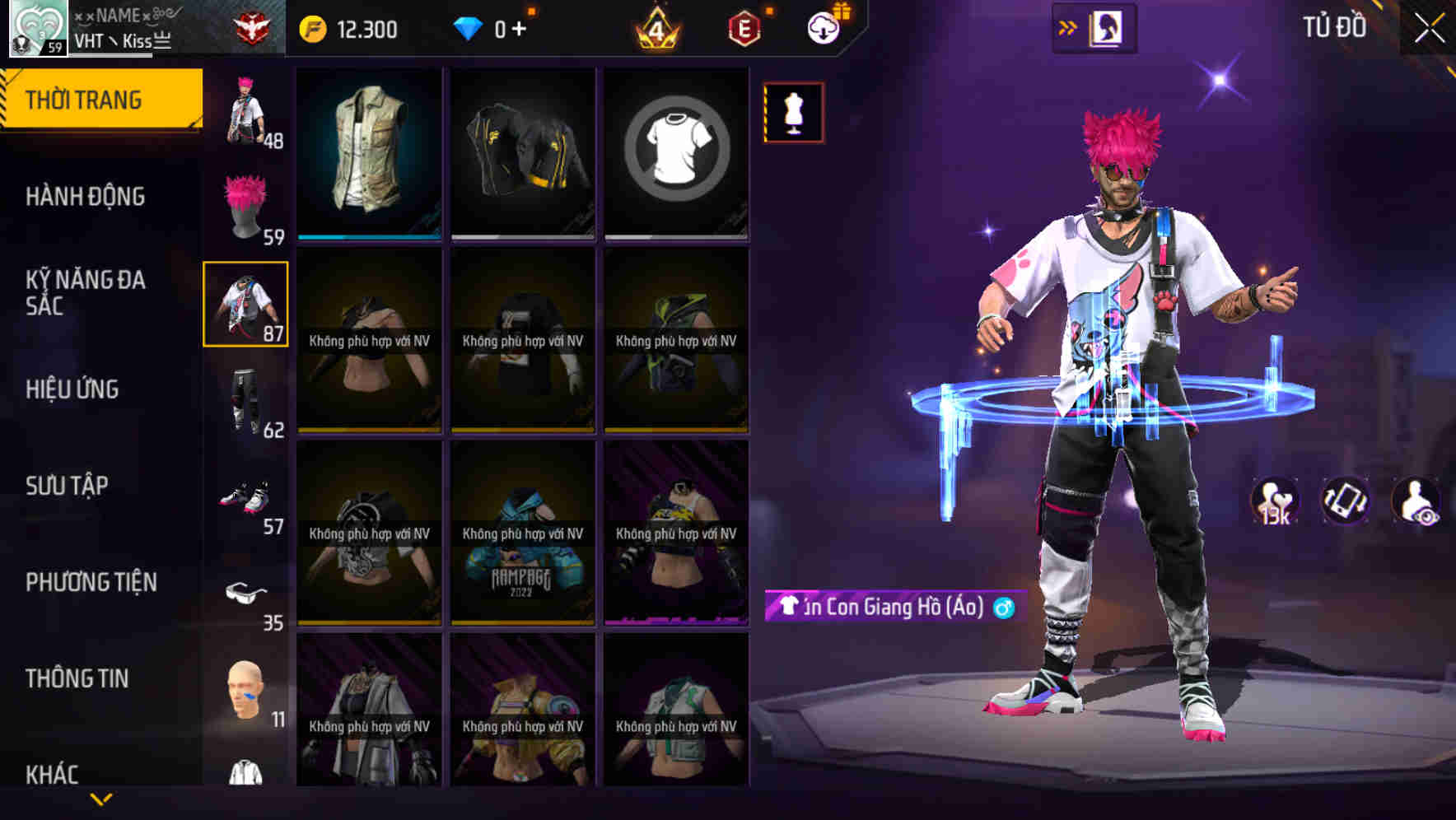
Task: Click the blue progress bar under the vest
Action: 368,235
